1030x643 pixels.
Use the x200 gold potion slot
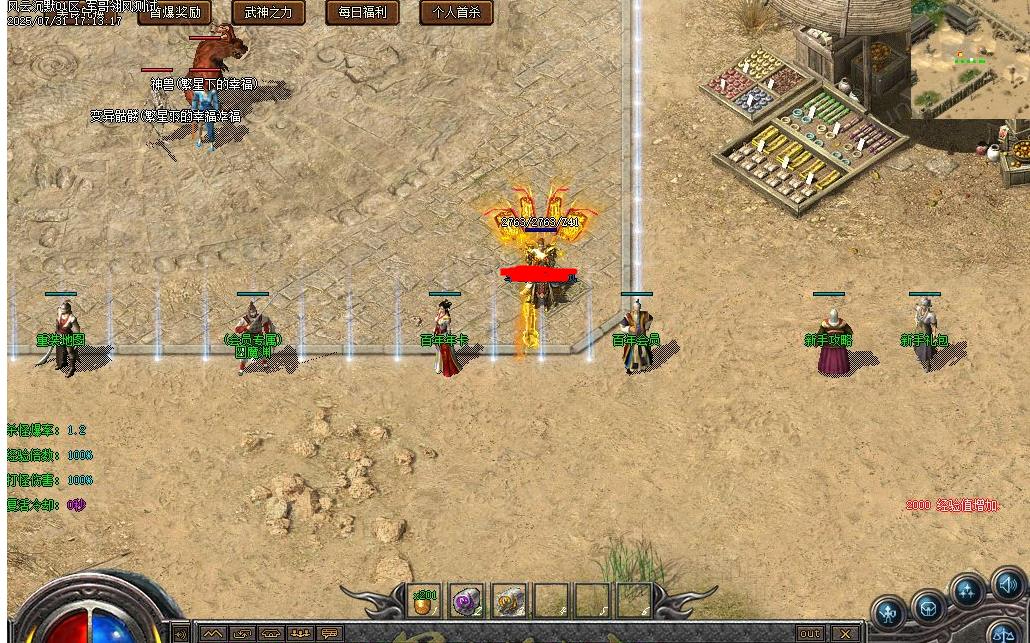pyautogui.click(x=424, y=601)
